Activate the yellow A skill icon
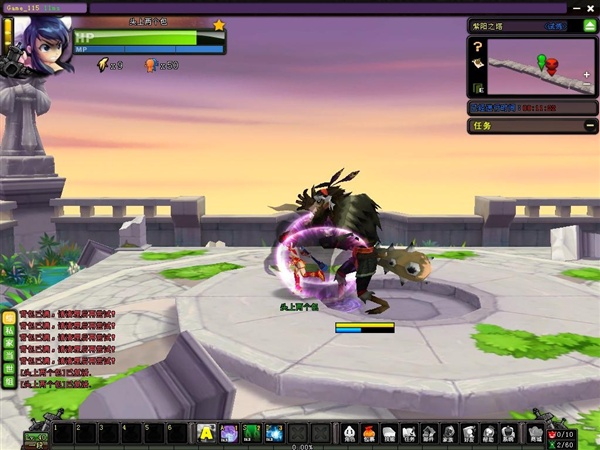600x450 pixels. pos(206,433)
